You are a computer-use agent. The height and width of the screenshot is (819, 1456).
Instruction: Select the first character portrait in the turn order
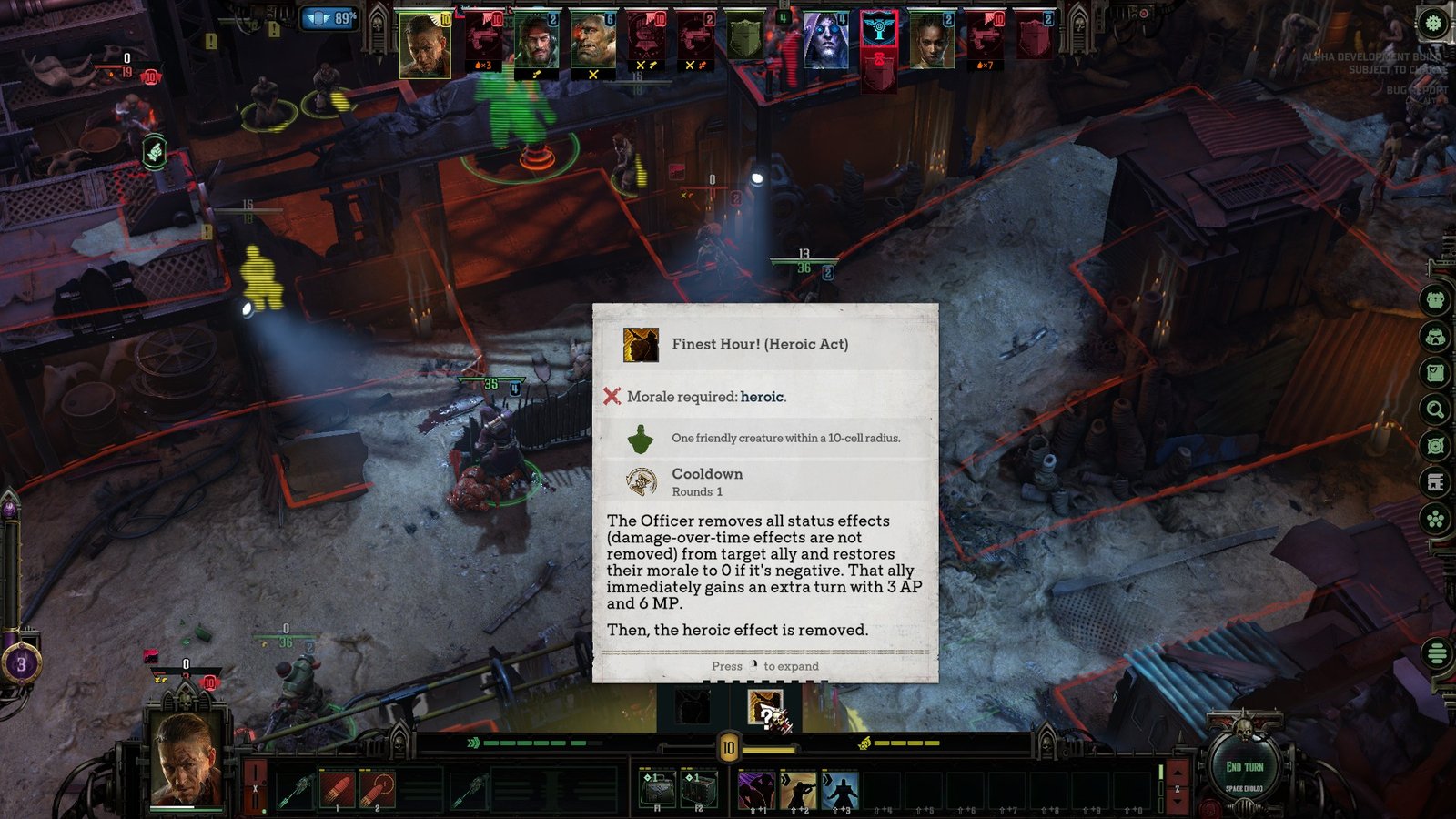click(x=424, y=41)
